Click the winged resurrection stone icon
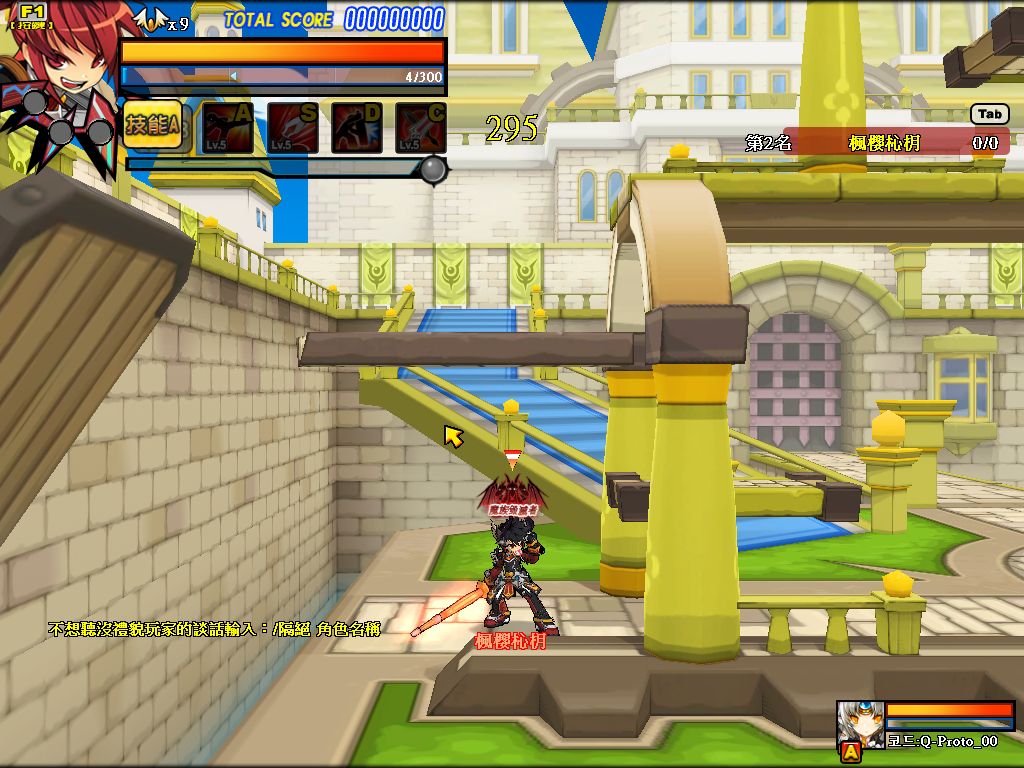 pos(151,20)
